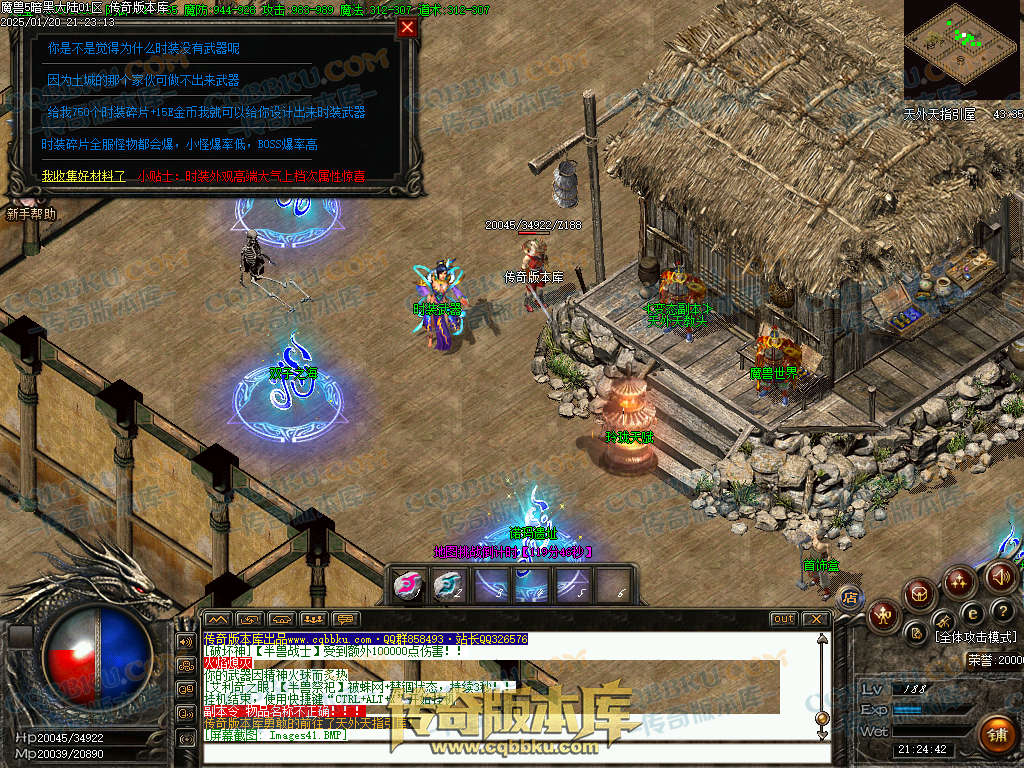Toggle sound with the speaker button
Image resolution: width=1024 pixels, height=768 pixels.
coord(1000,576)
